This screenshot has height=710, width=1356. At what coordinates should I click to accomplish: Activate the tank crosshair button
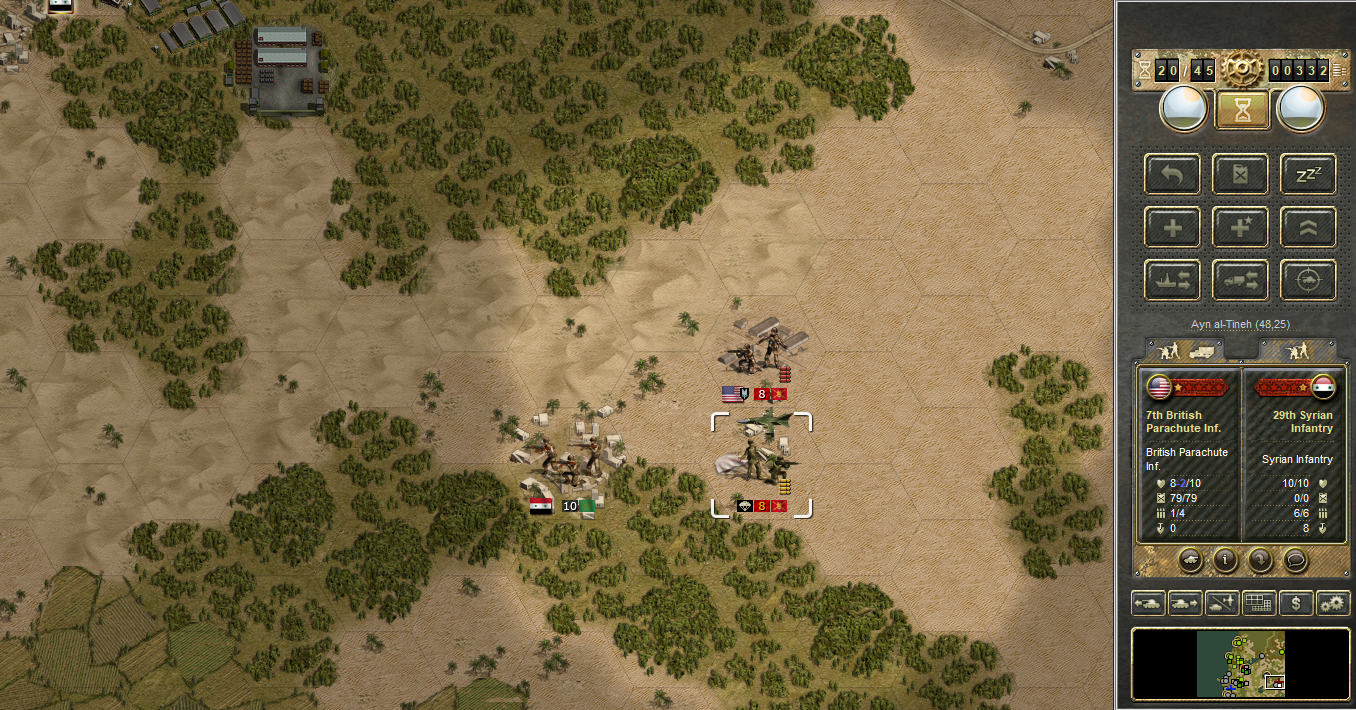tap(1308, 280)
